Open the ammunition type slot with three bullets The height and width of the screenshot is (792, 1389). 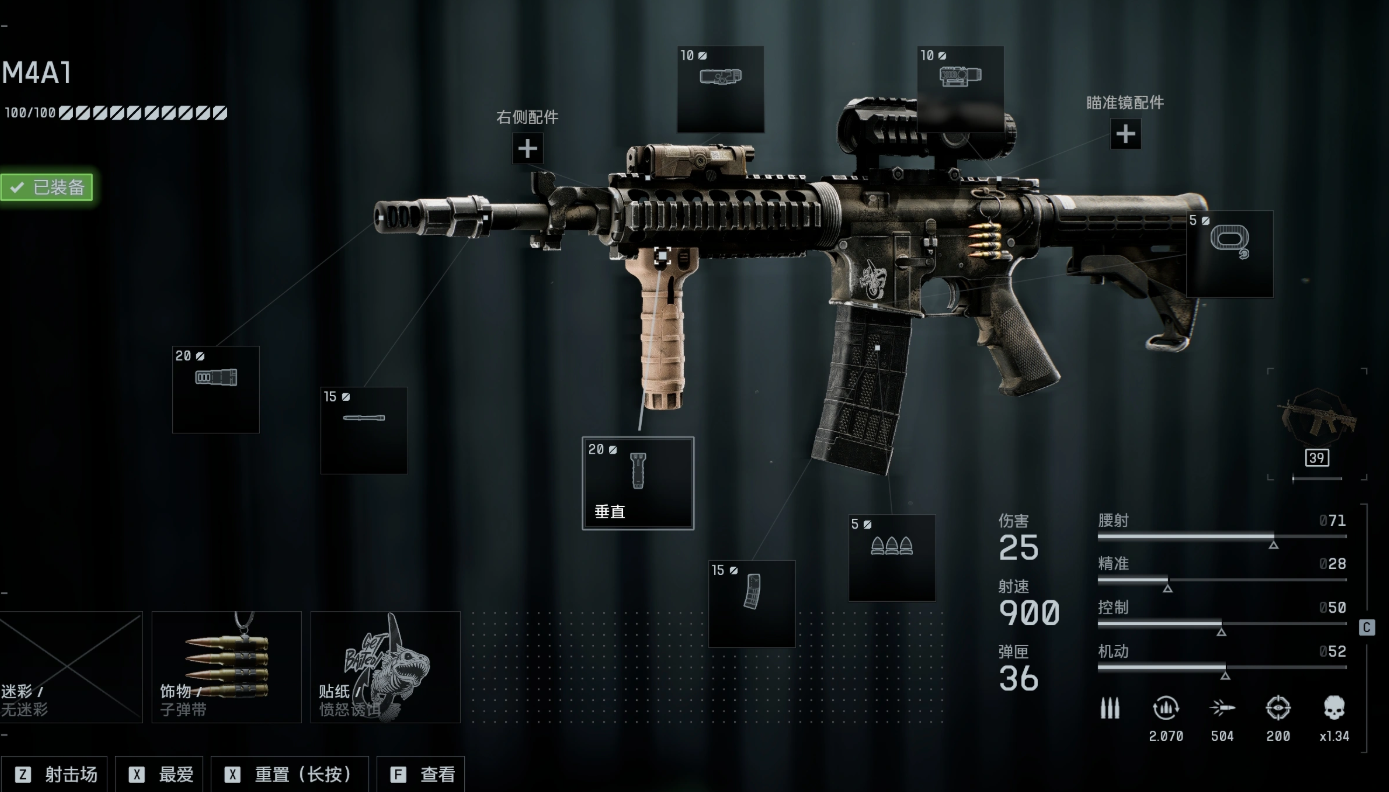click(x=892, y=557)
